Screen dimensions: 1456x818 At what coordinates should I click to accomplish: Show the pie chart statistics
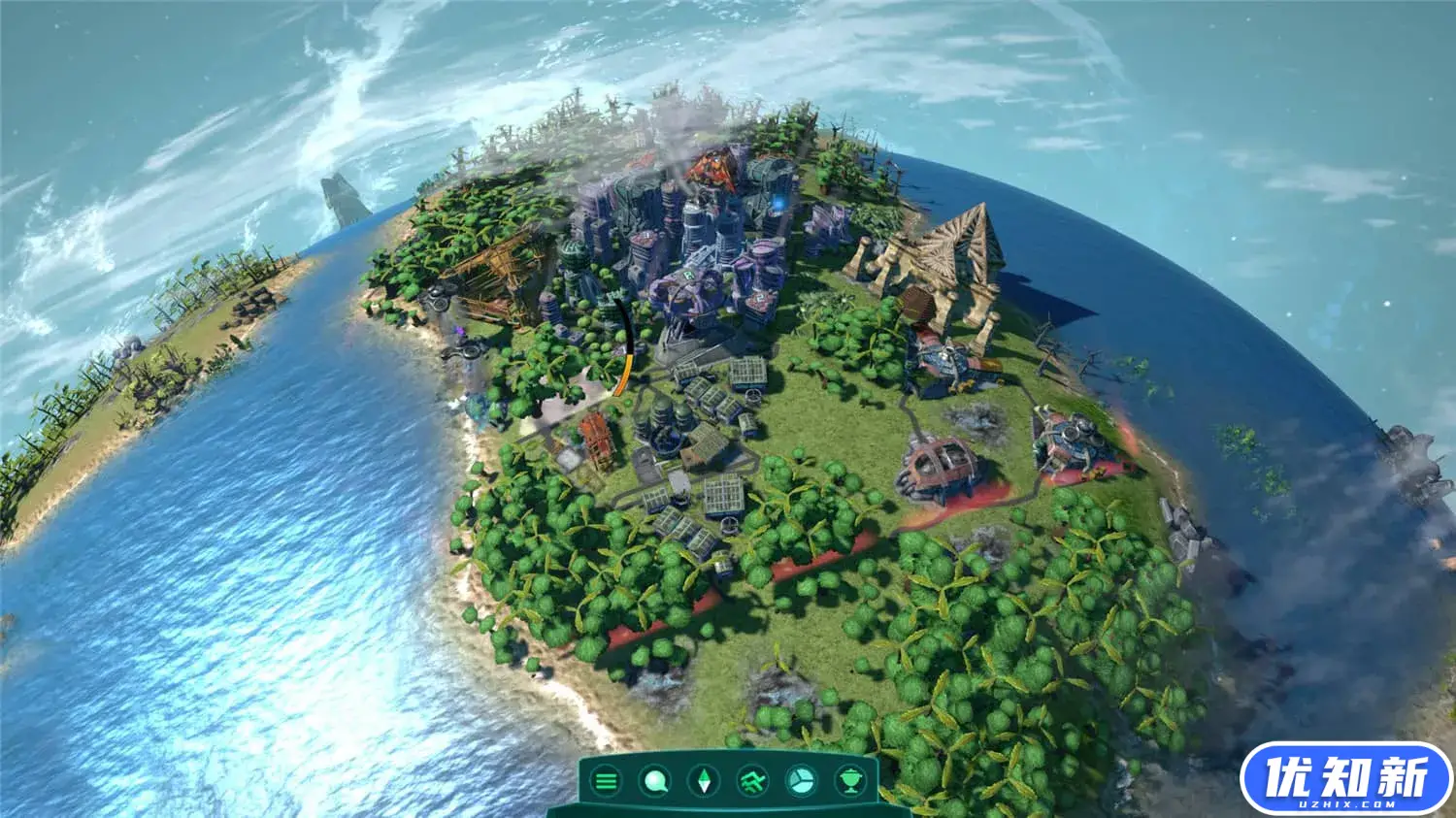(x=802, y=780)
